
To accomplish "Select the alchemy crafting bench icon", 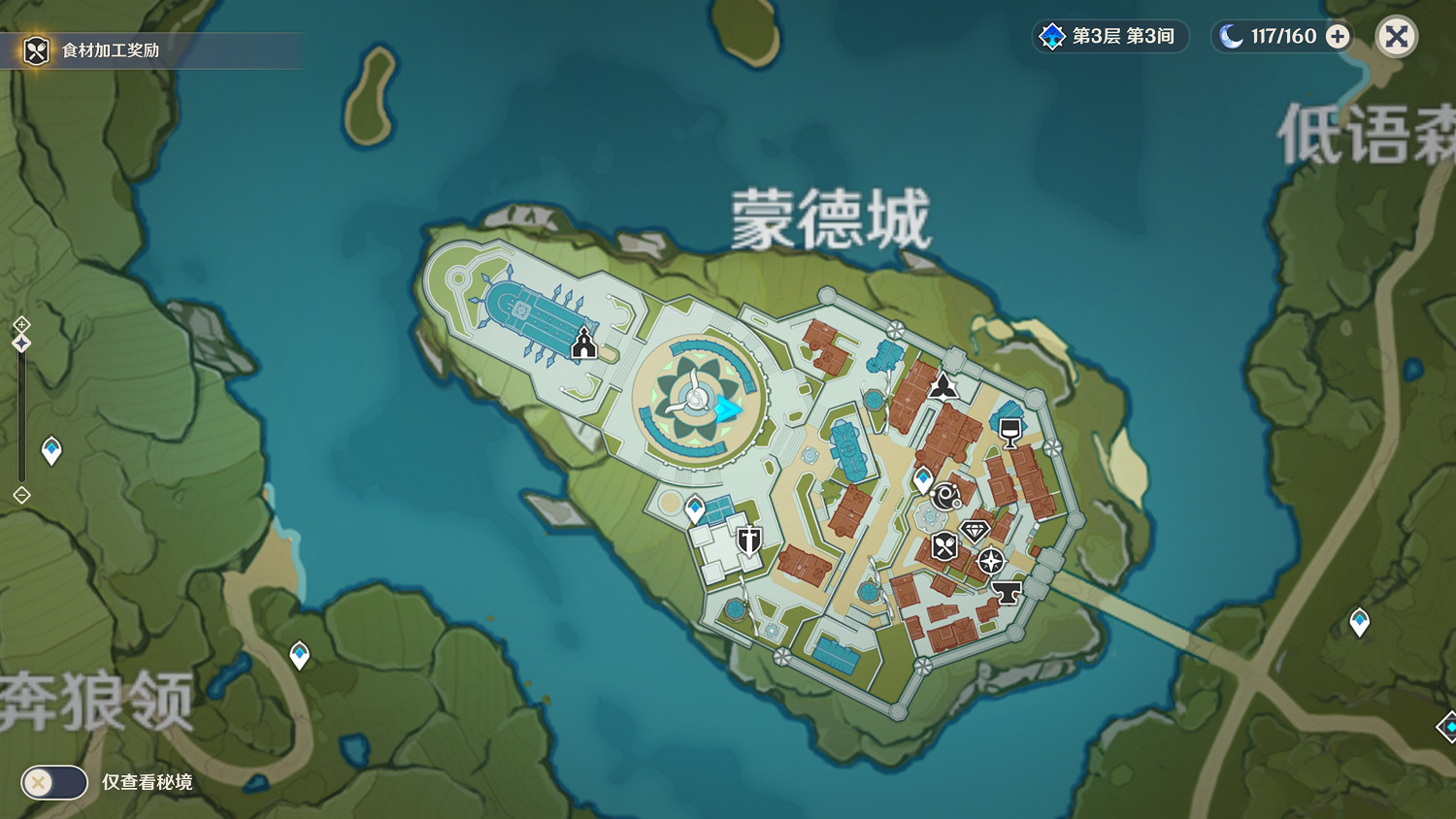I will click(x=944, y=498).
